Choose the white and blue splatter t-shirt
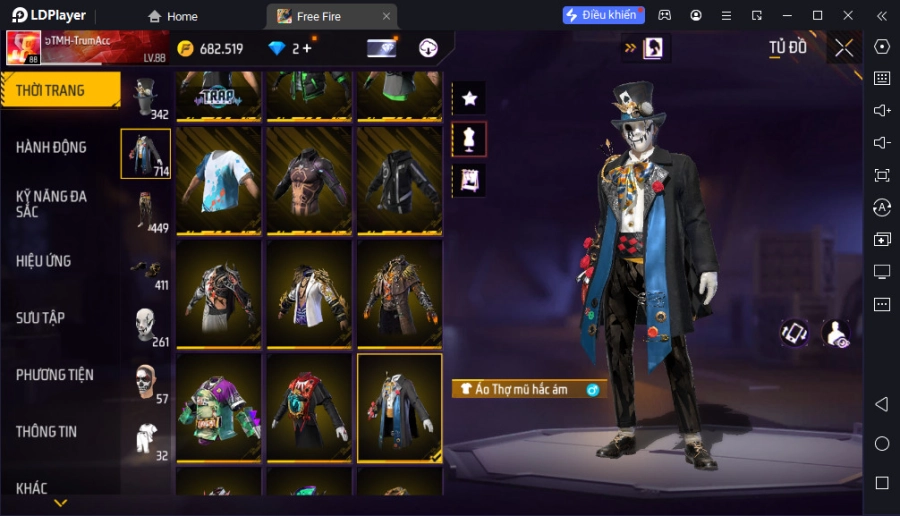Image resolution: width=900 pixels, height=516 pixels. click(x=218, y=180)
